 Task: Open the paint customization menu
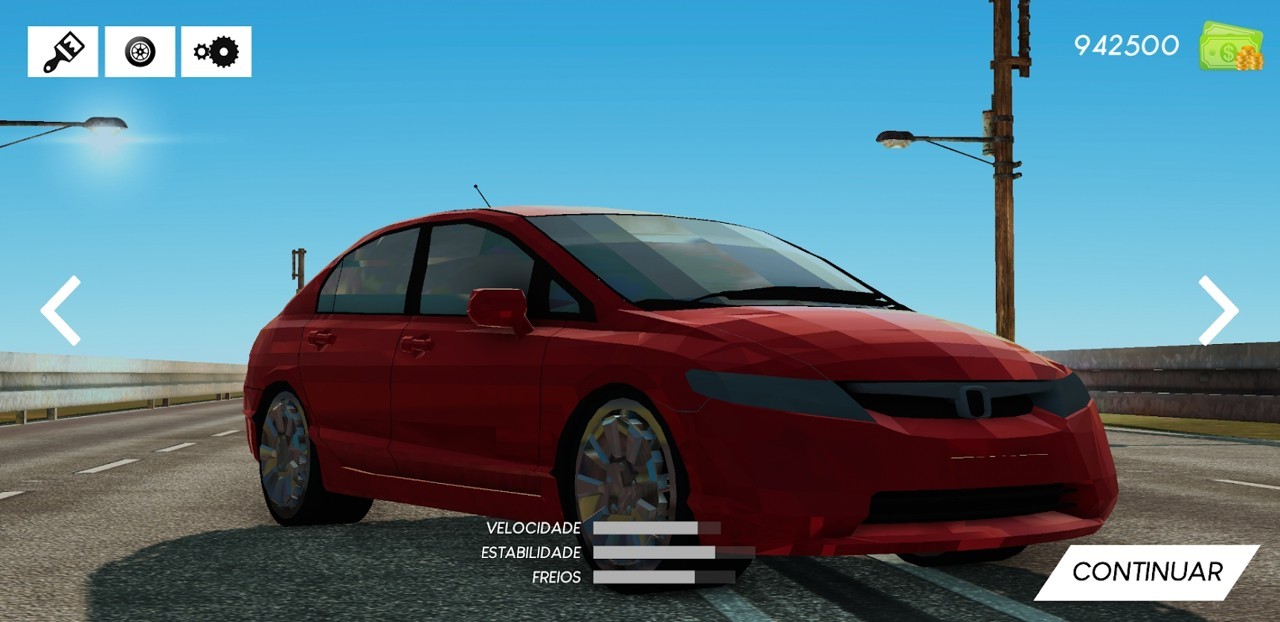tap(63, 52)
